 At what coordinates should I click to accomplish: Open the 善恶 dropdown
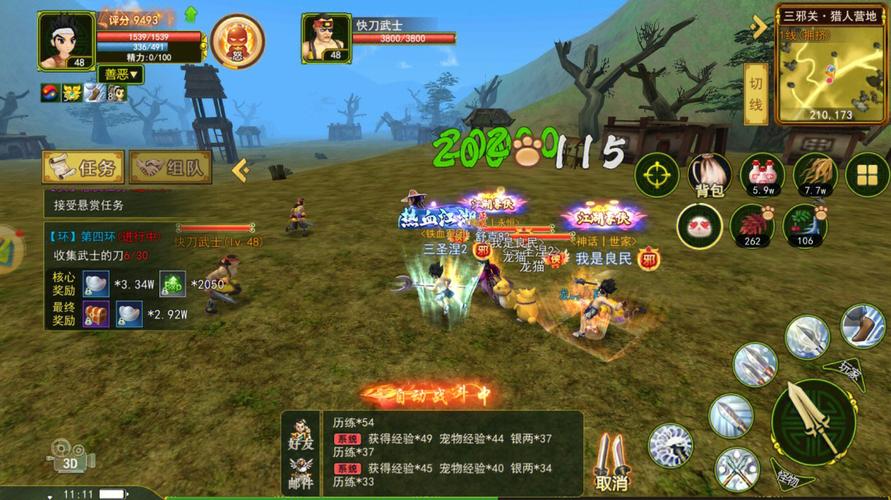point(121,74)
